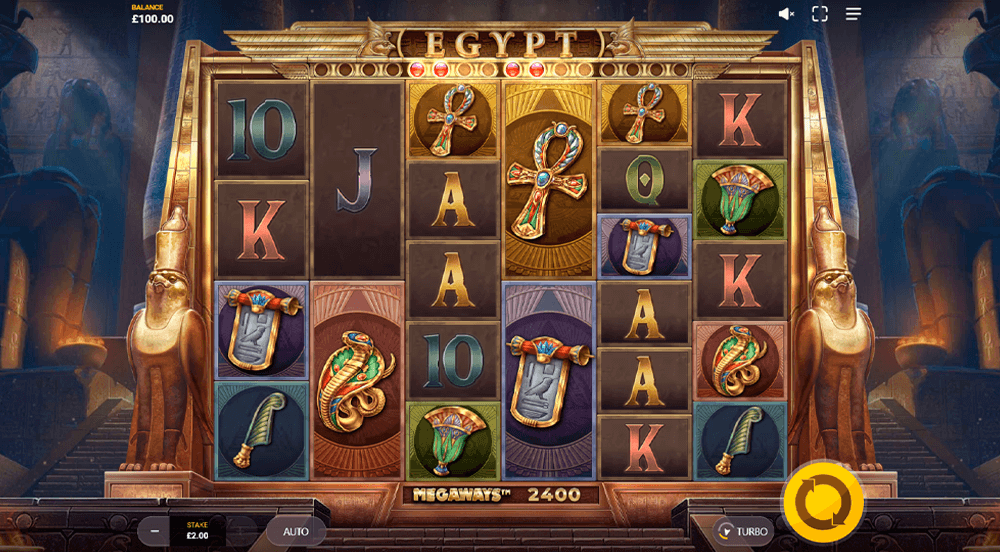Open the hamburger menu
Image resolution: width=1000 pixels, height=552 pixels.
[x=853, y=14]
